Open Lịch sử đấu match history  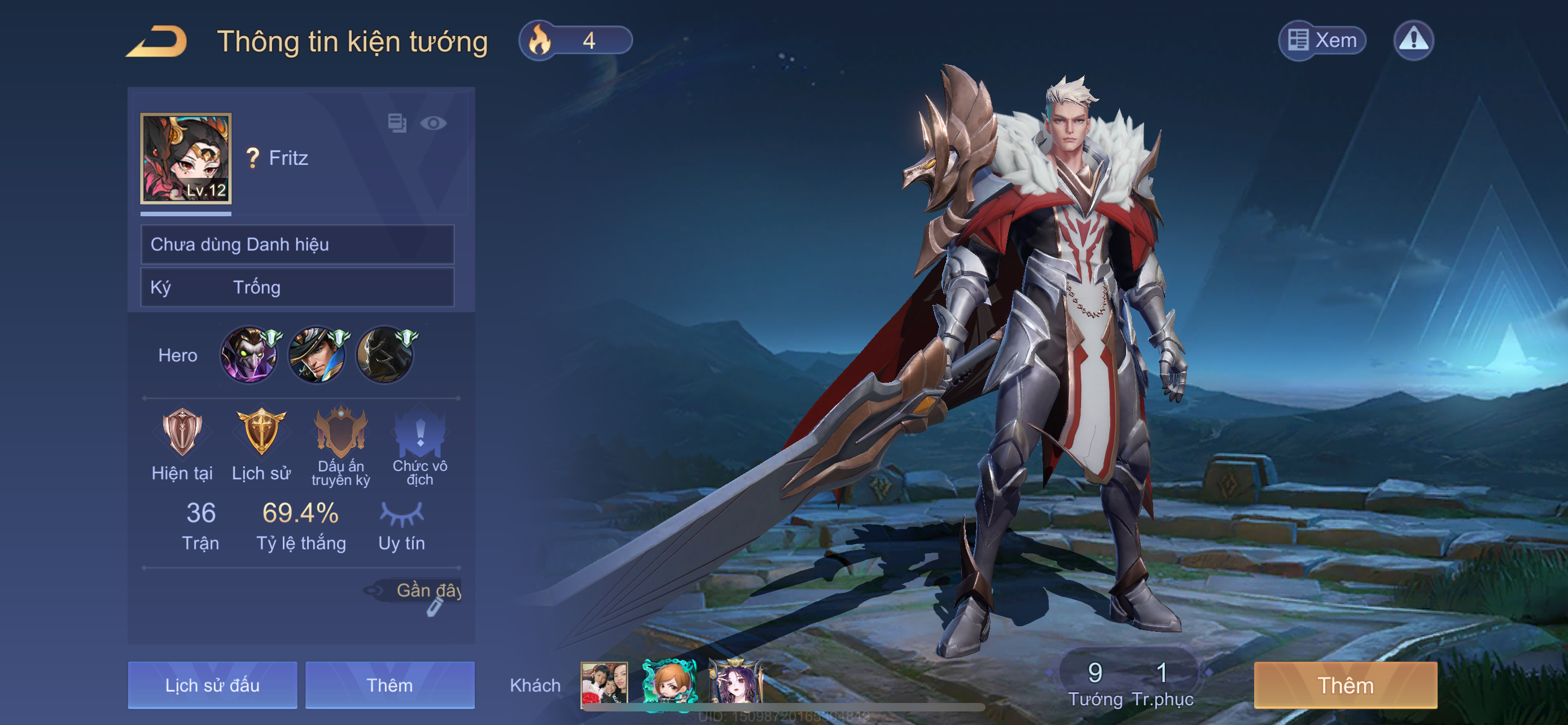coord(212,685)
